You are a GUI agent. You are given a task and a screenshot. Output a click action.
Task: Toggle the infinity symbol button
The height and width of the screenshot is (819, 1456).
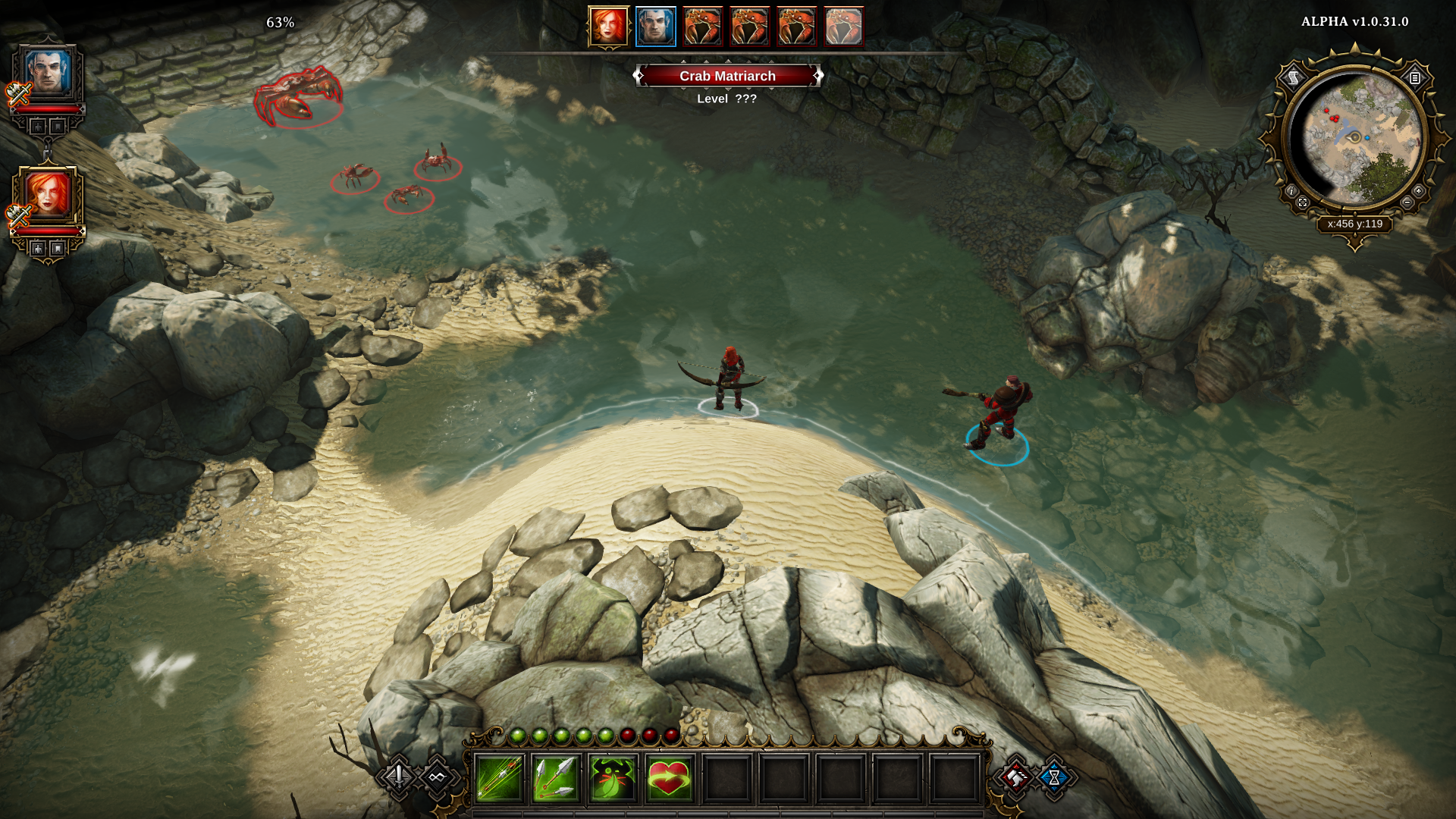437,777
